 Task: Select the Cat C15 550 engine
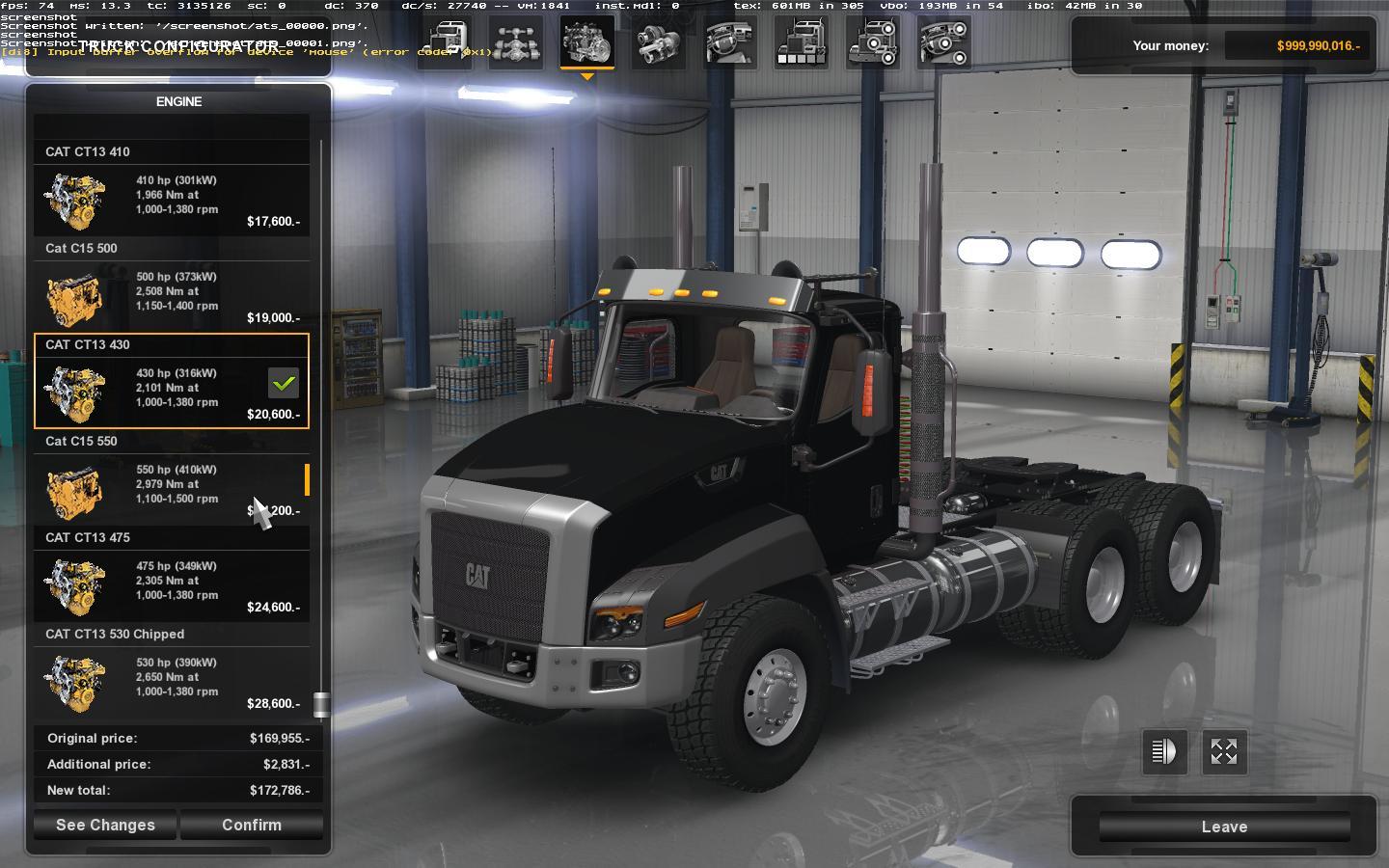172,489
